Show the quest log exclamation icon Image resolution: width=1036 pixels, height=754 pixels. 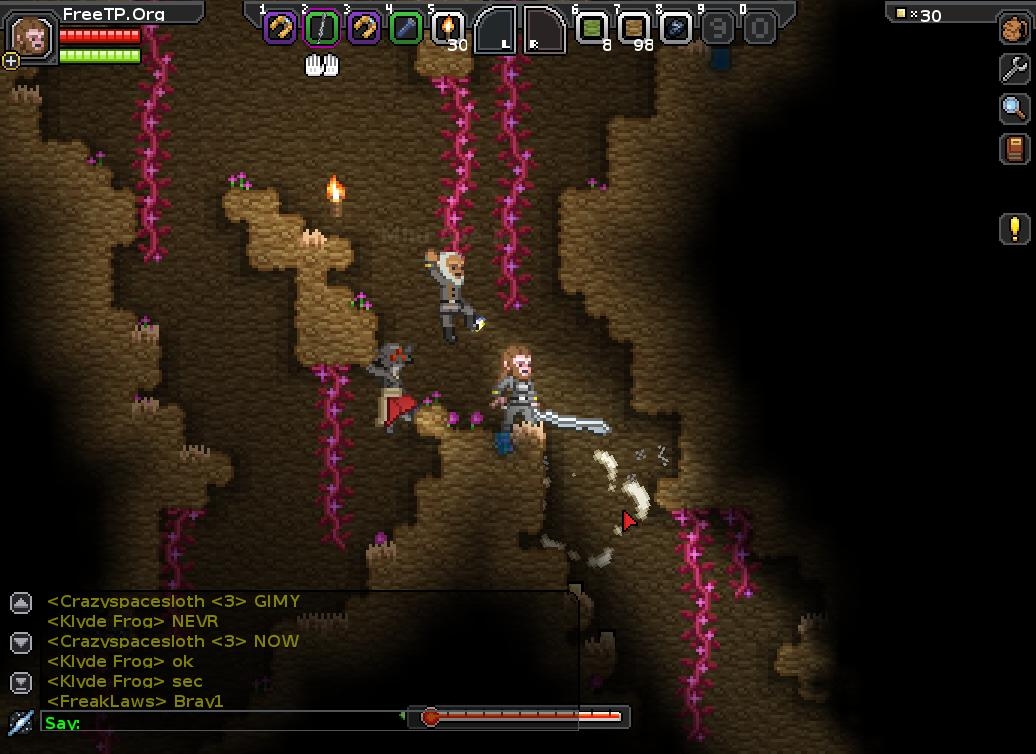[x=1014, y=228]
